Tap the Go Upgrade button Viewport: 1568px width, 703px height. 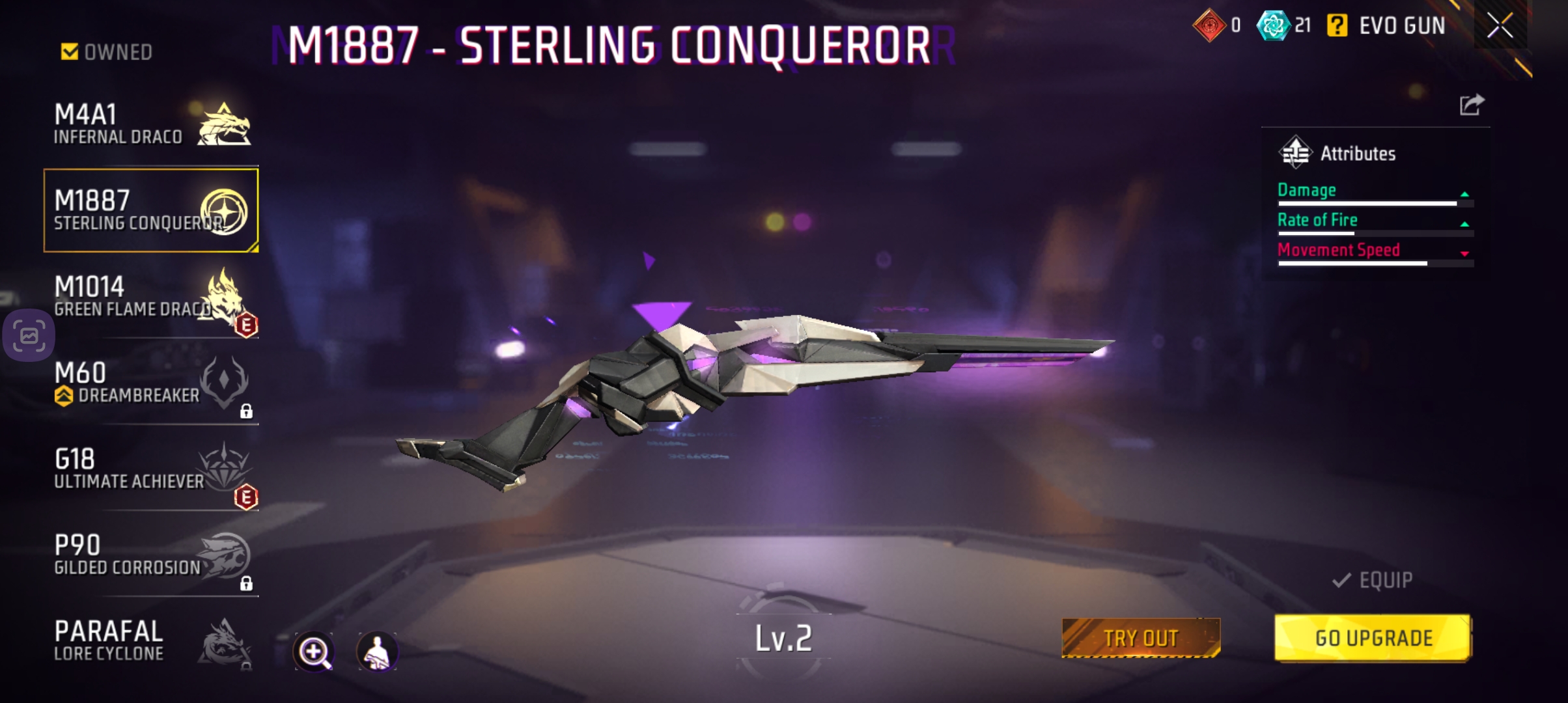click(1373, 638)
